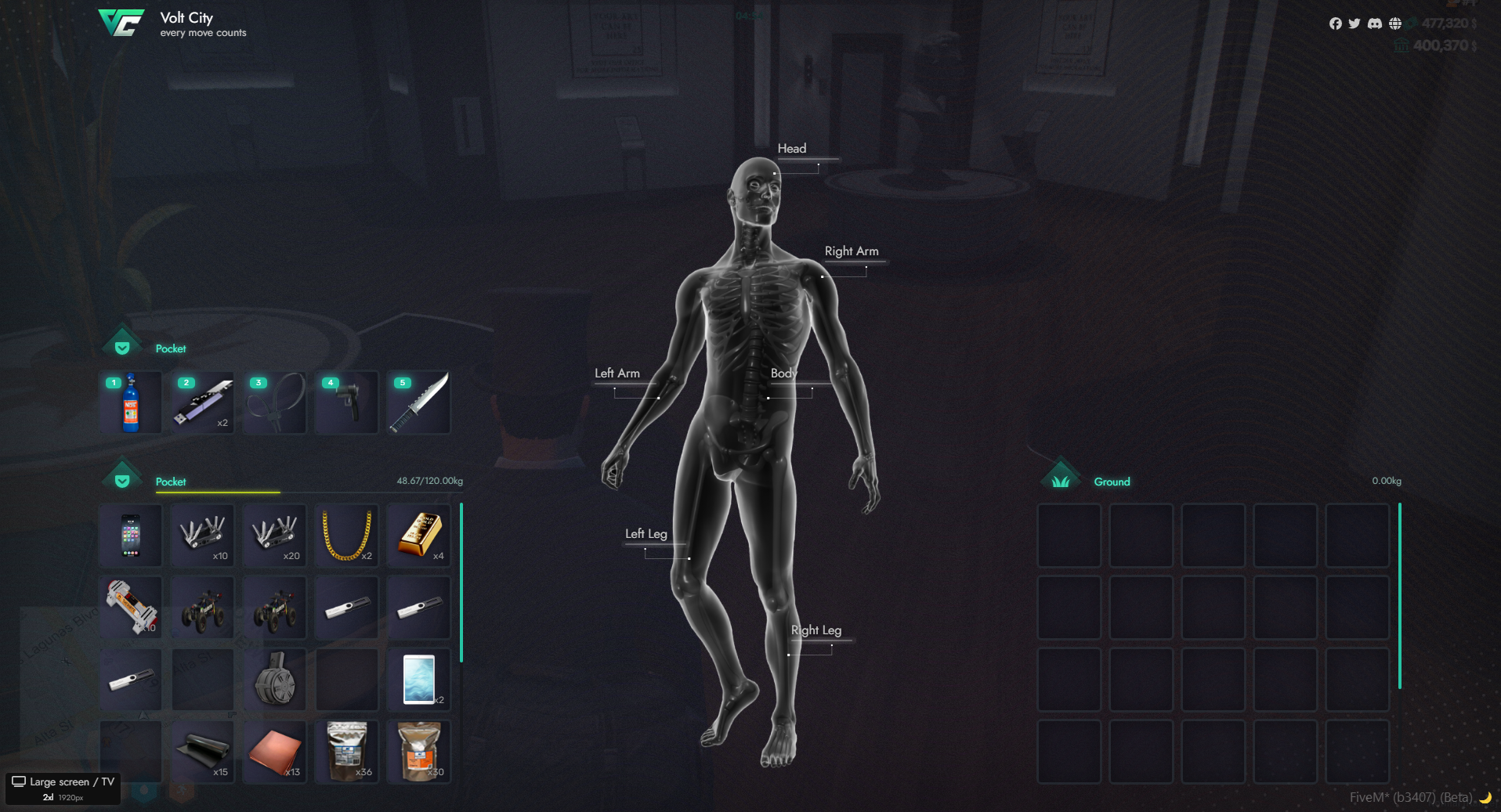Screen dimensions: 1501x812
Task: Select the combat knife in hotbar slot 5
Action: coord(418,402)
